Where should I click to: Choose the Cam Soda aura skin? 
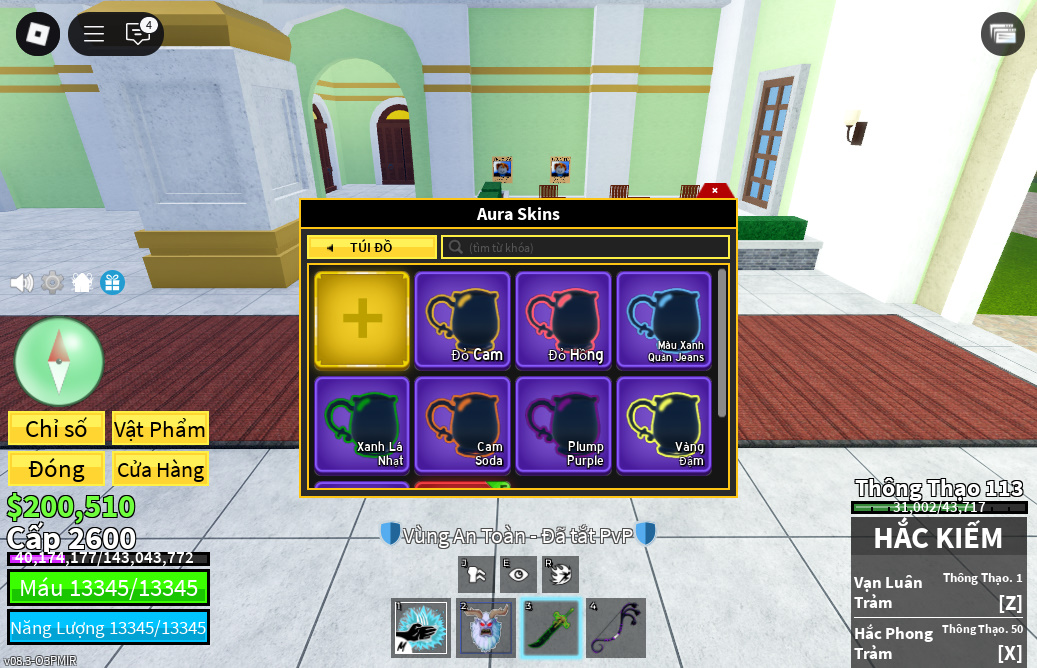pos(463,424)
